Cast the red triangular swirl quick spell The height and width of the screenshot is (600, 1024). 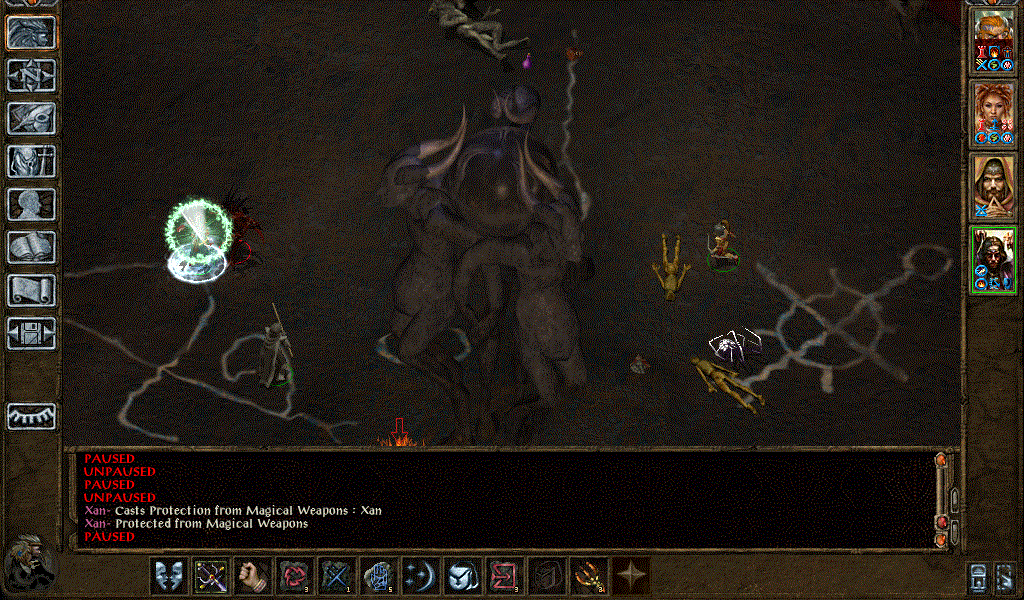pos(295,577)
